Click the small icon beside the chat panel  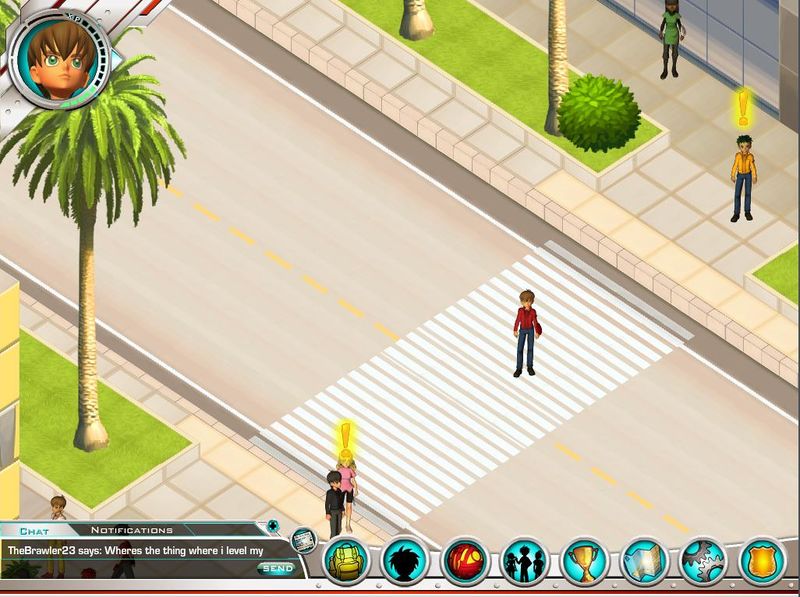[304, 541]
